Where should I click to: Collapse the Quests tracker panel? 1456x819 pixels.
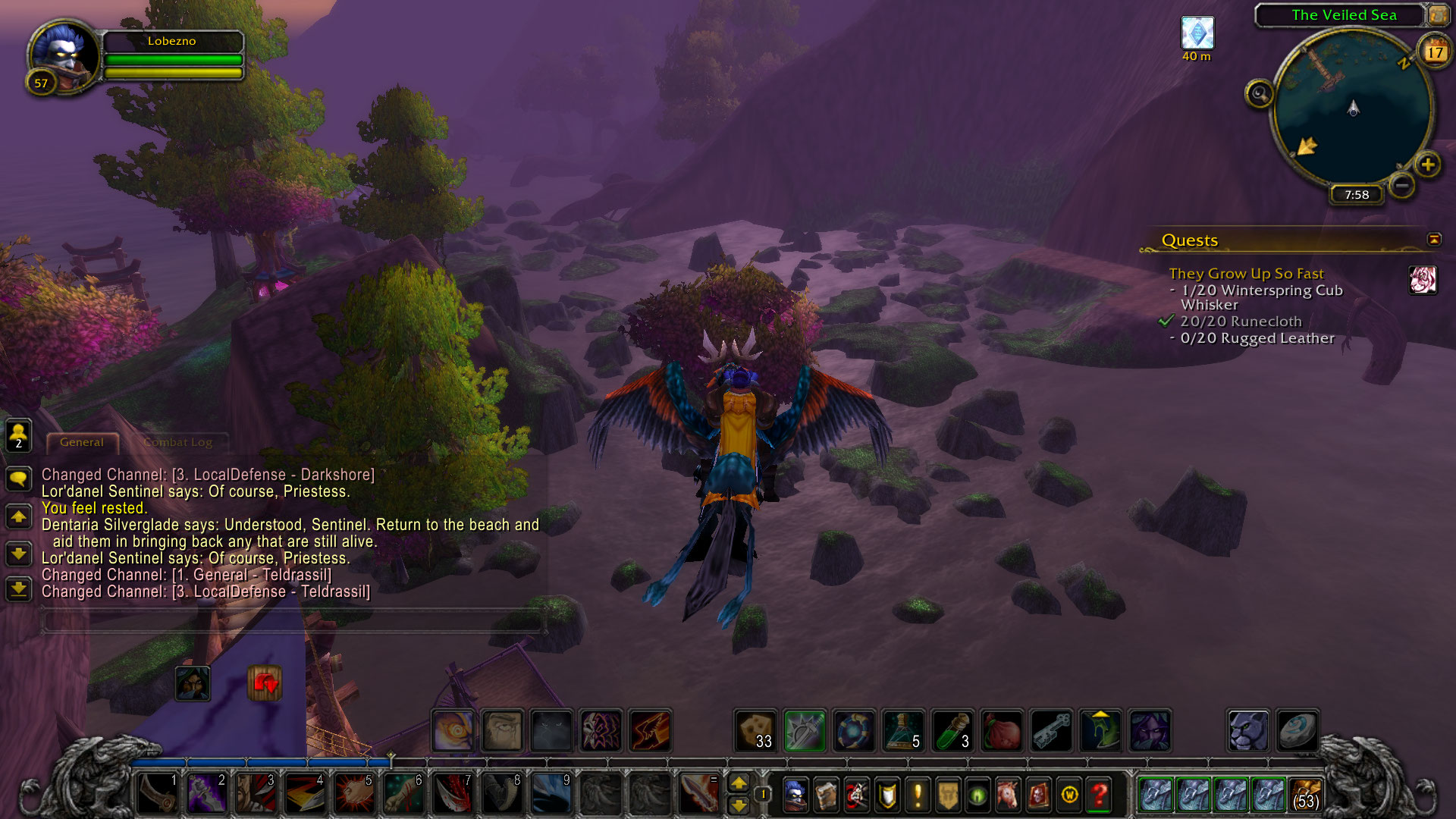(1433, 240)
